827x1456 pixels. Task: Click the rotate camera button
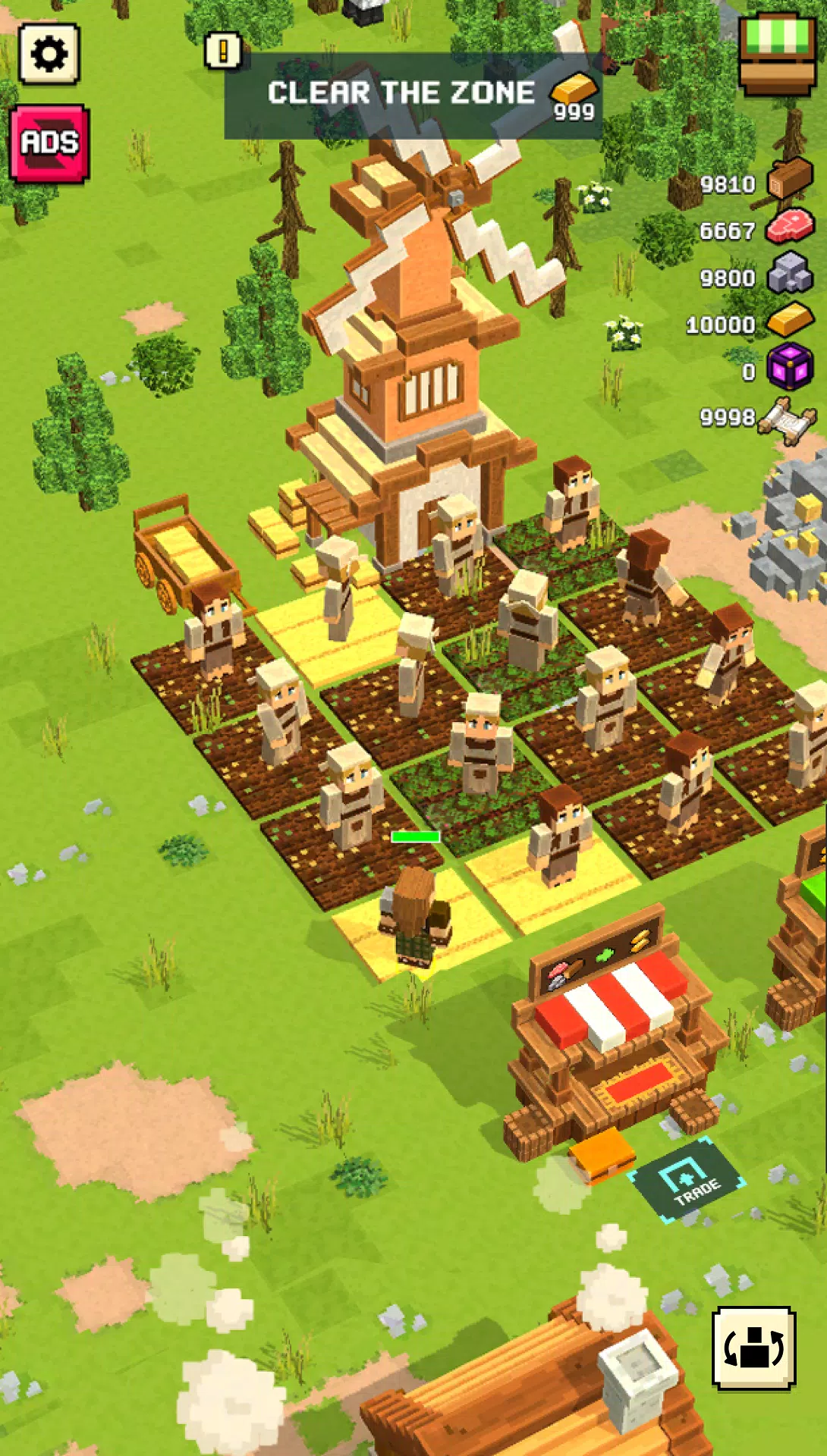tap(753, 1348)
